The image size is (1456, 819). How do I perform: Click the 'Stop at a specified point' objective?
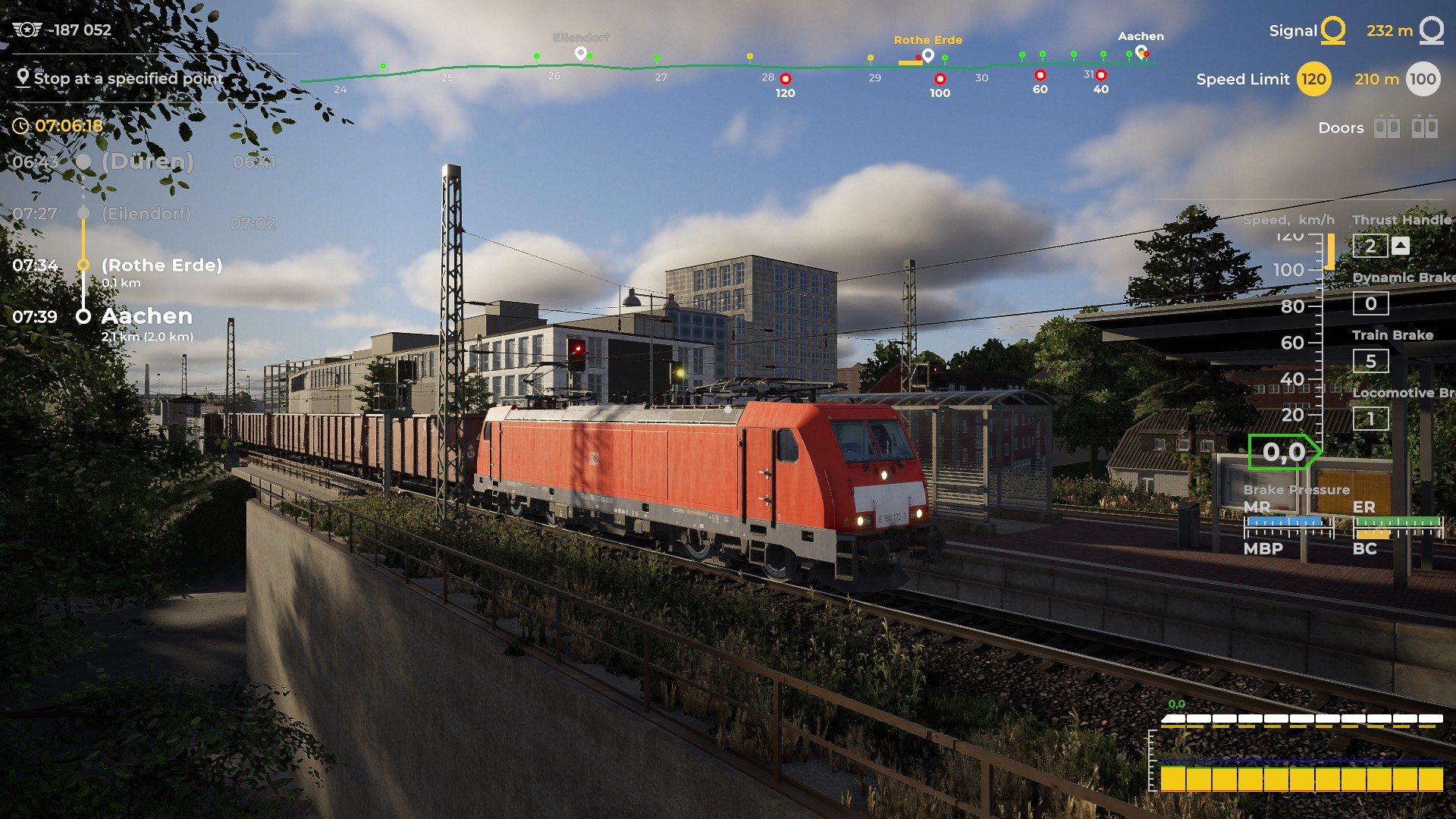(127, 78)
